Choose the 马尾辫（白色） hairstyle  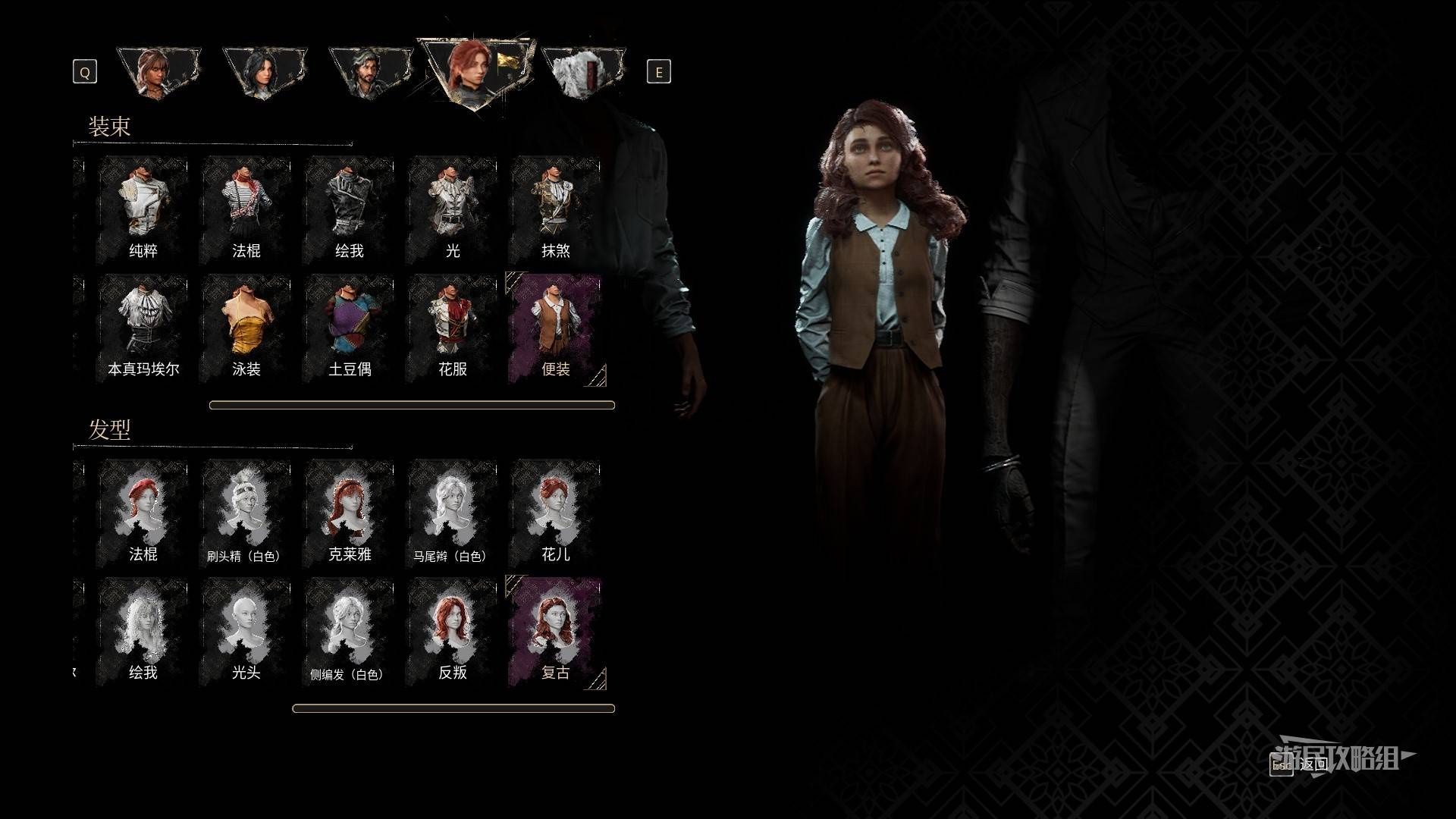coord(452,513)
